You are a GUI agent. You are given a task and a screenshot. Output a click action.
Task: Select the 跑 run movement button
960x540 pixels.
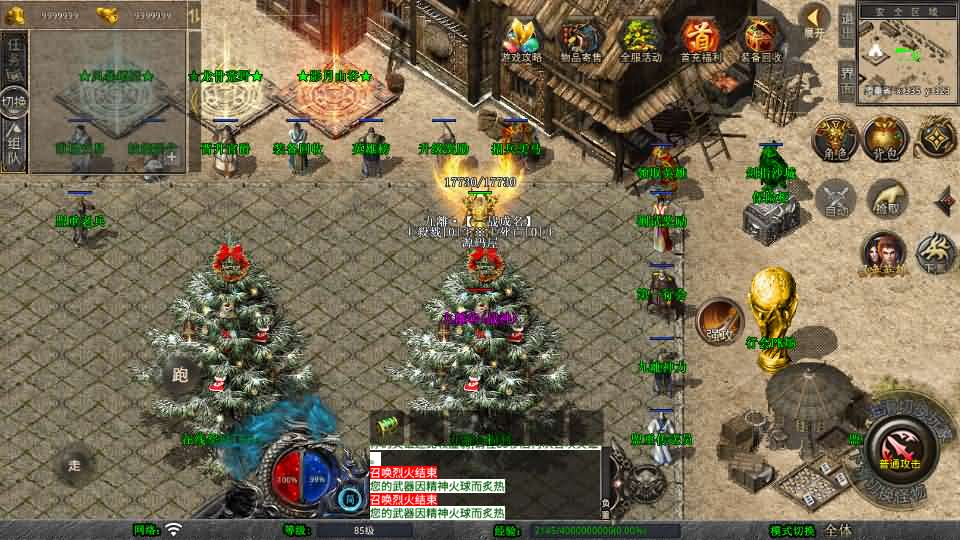point(180,375)
